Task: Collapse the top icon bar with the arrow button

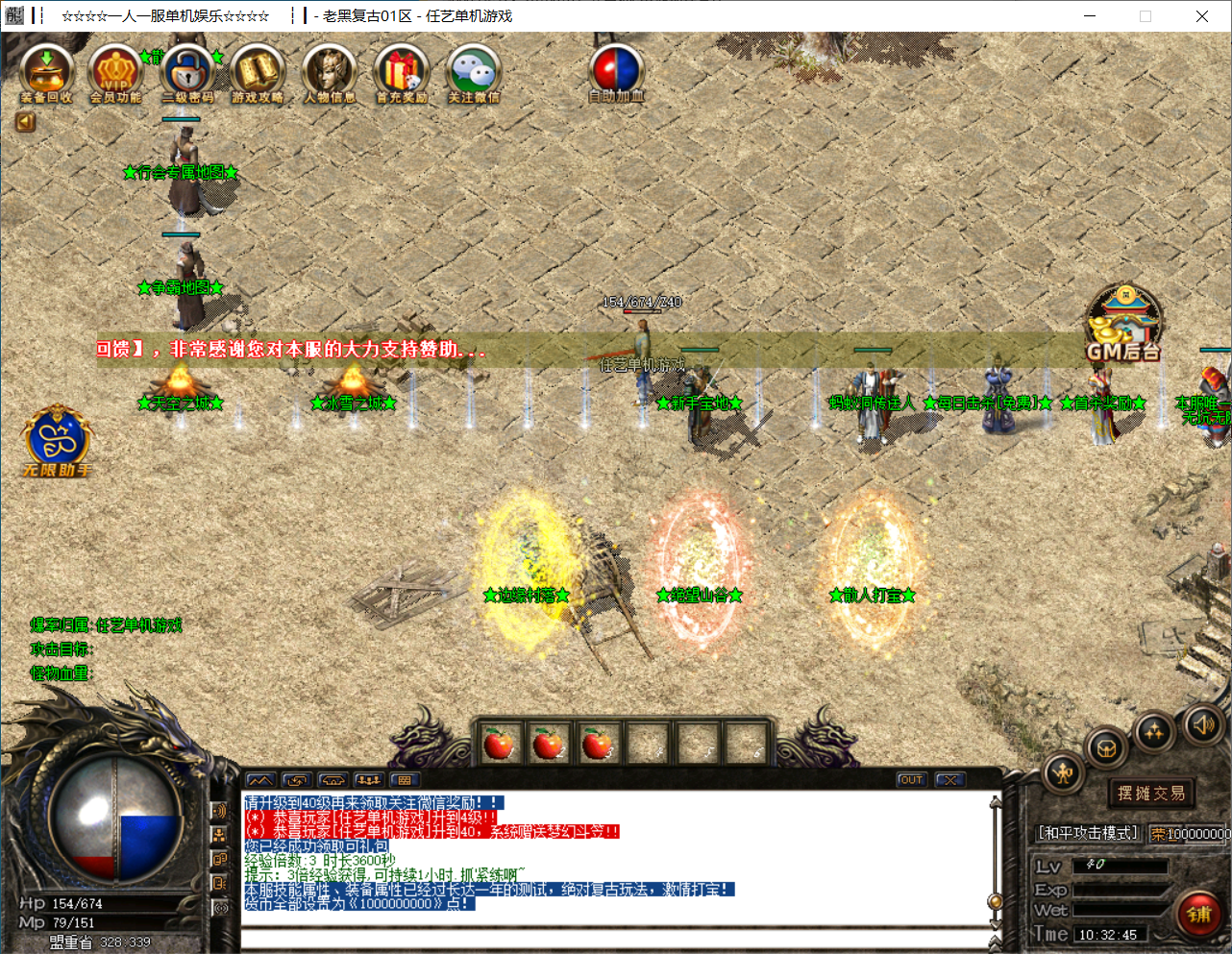Action: 25,121
